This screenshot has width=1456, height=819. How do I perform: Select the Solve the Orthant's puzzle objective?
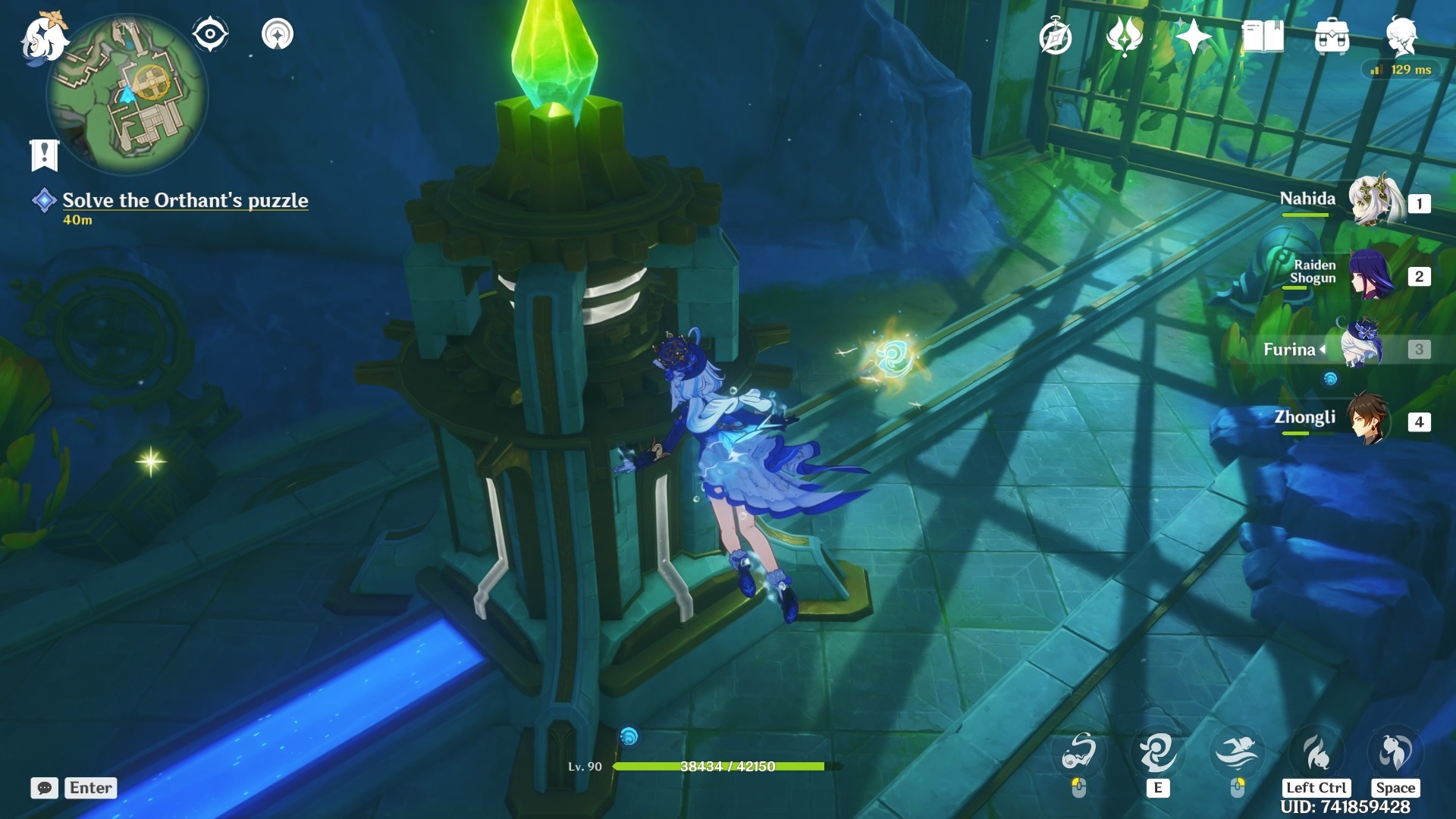(184, 200)
